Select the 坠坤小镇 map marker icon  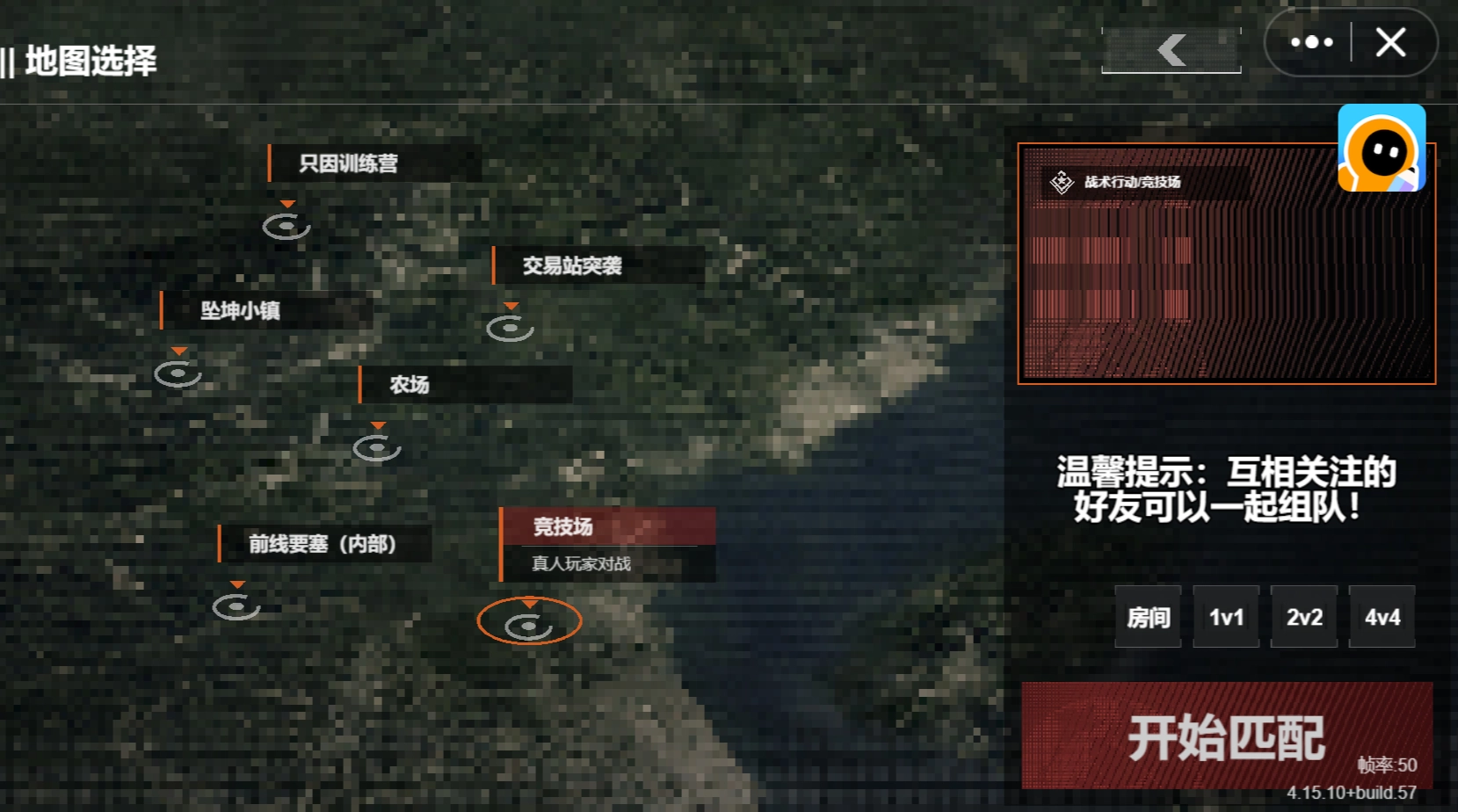pyautogui.click(x=179, y=373)
